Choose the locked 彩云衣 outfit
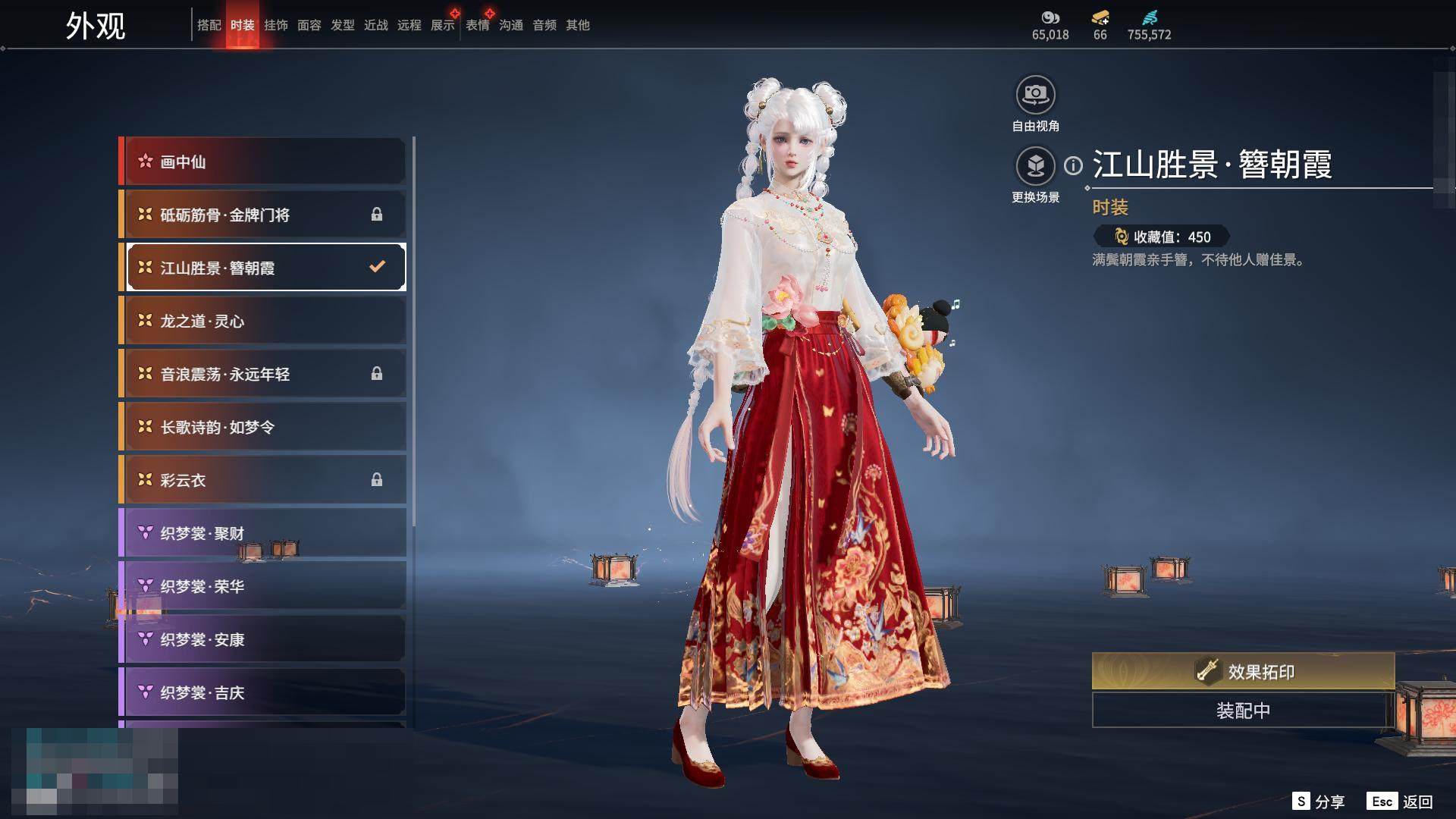Image resolution: width=1456 pixels, height=819 pixels. click(x=265, y=480)
